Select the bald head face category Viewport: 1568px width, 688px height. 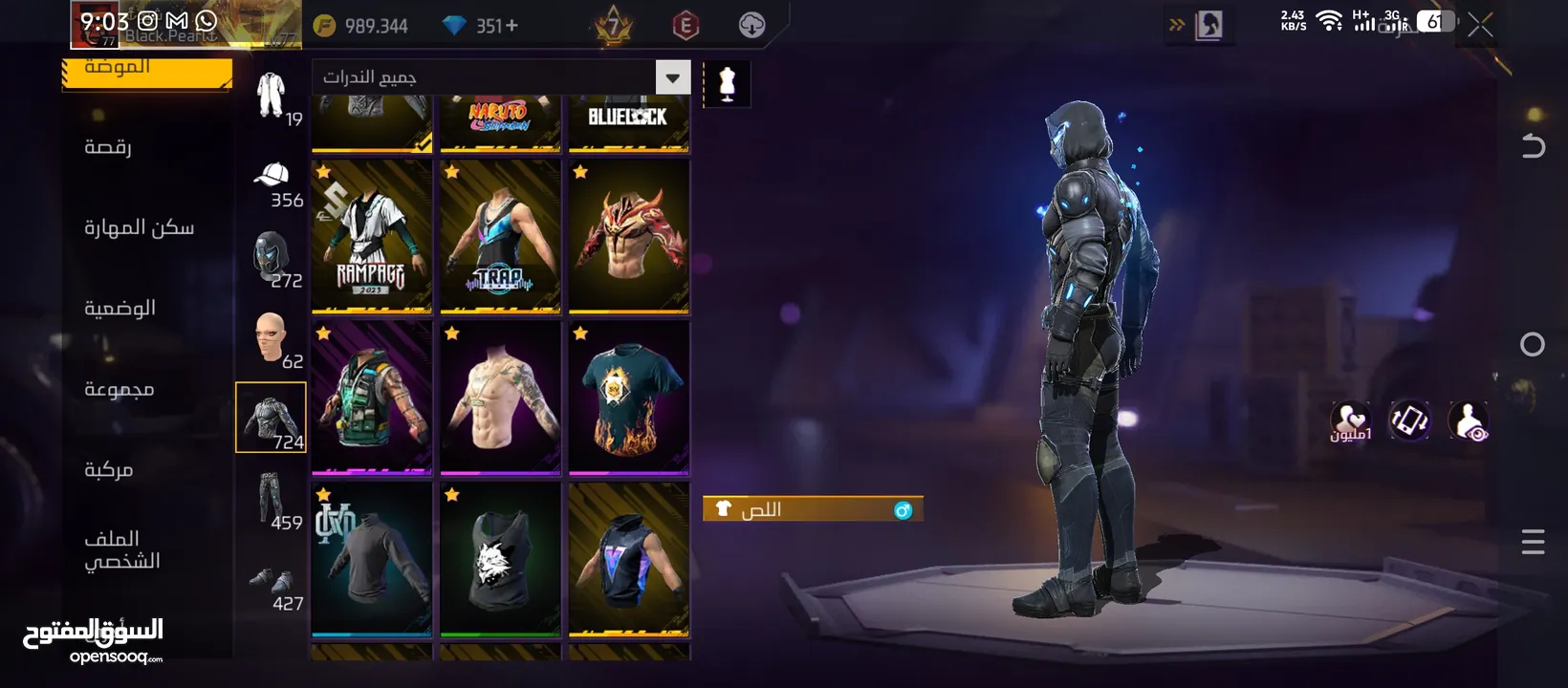tap(272, 339)
